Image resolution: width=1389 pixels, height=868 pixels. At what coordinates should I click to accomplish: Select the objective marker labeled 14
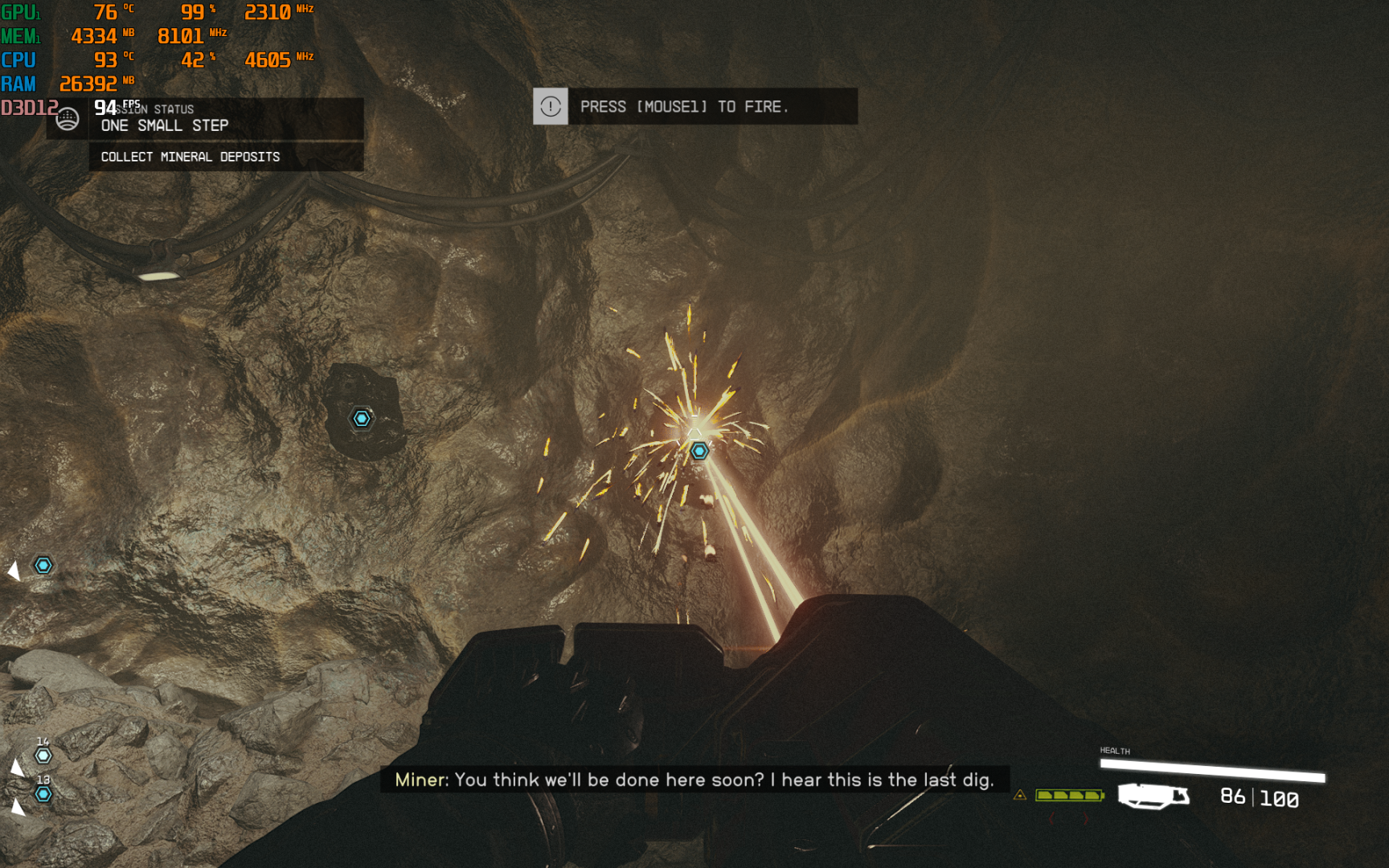(43, 755)
